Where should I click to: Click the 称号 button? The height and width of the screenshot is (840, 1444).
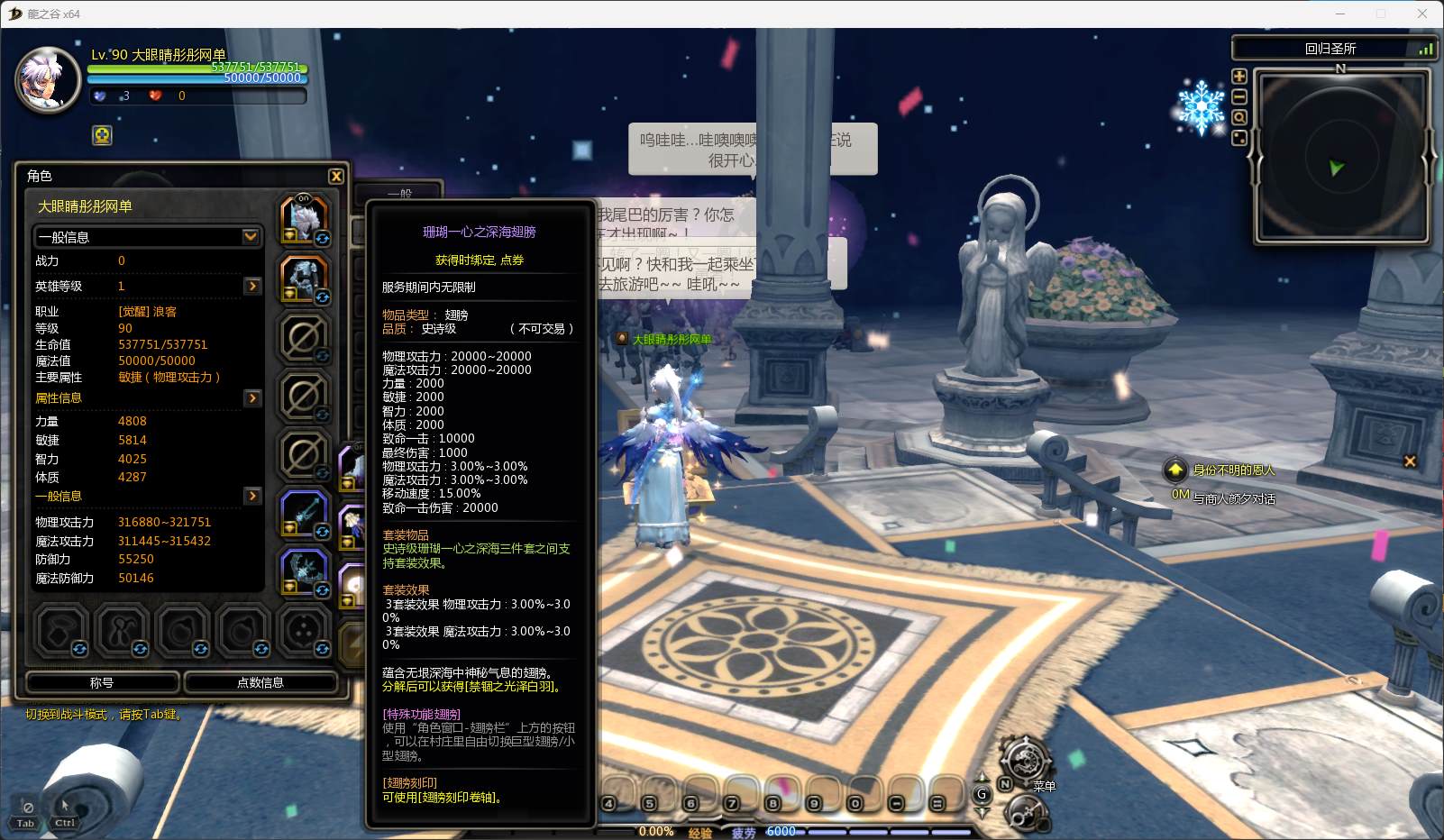(x=102, y=682)
